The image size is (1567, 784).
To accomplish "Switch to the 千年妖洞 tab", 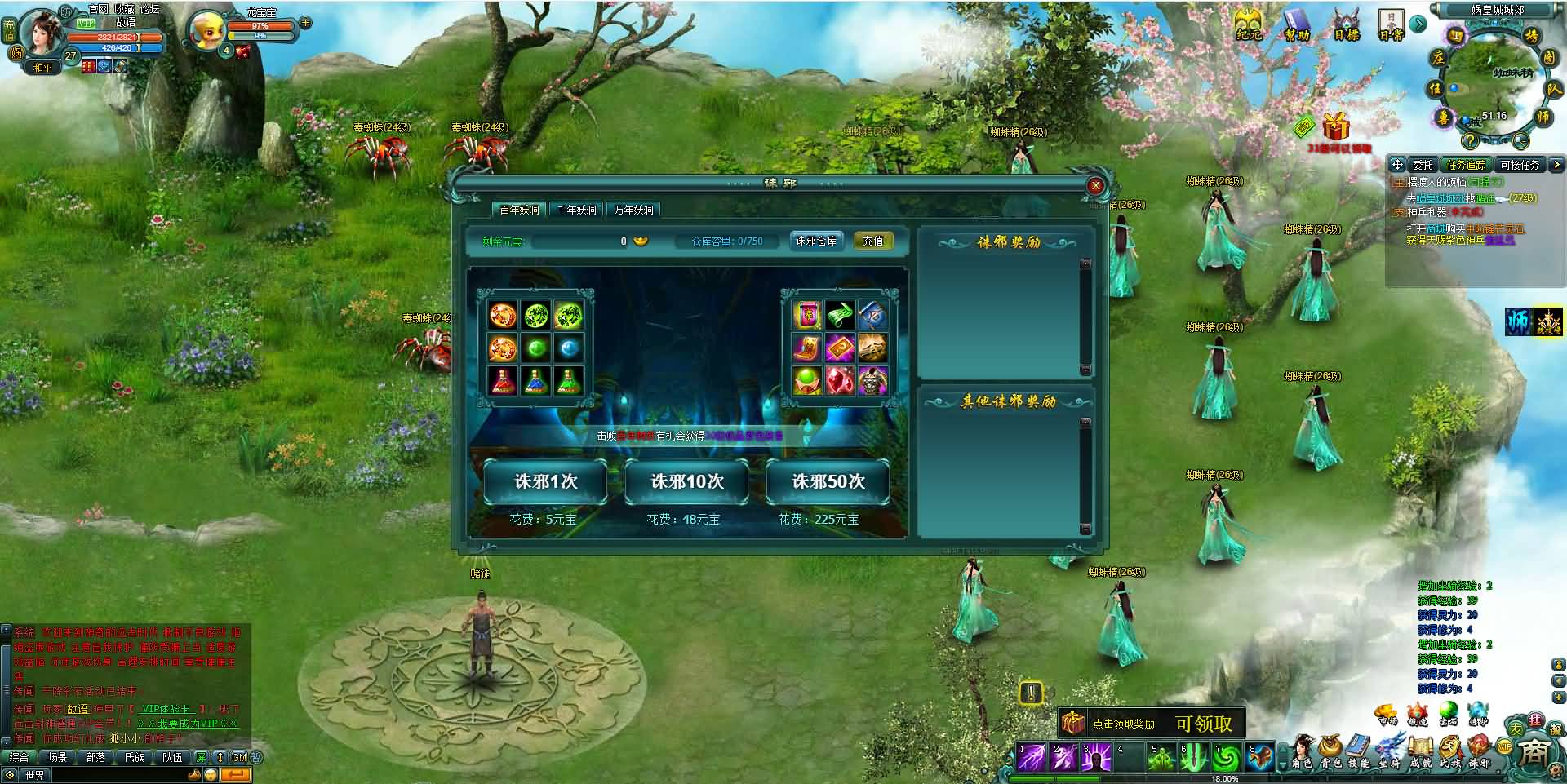I will click(x=577, y=210).
